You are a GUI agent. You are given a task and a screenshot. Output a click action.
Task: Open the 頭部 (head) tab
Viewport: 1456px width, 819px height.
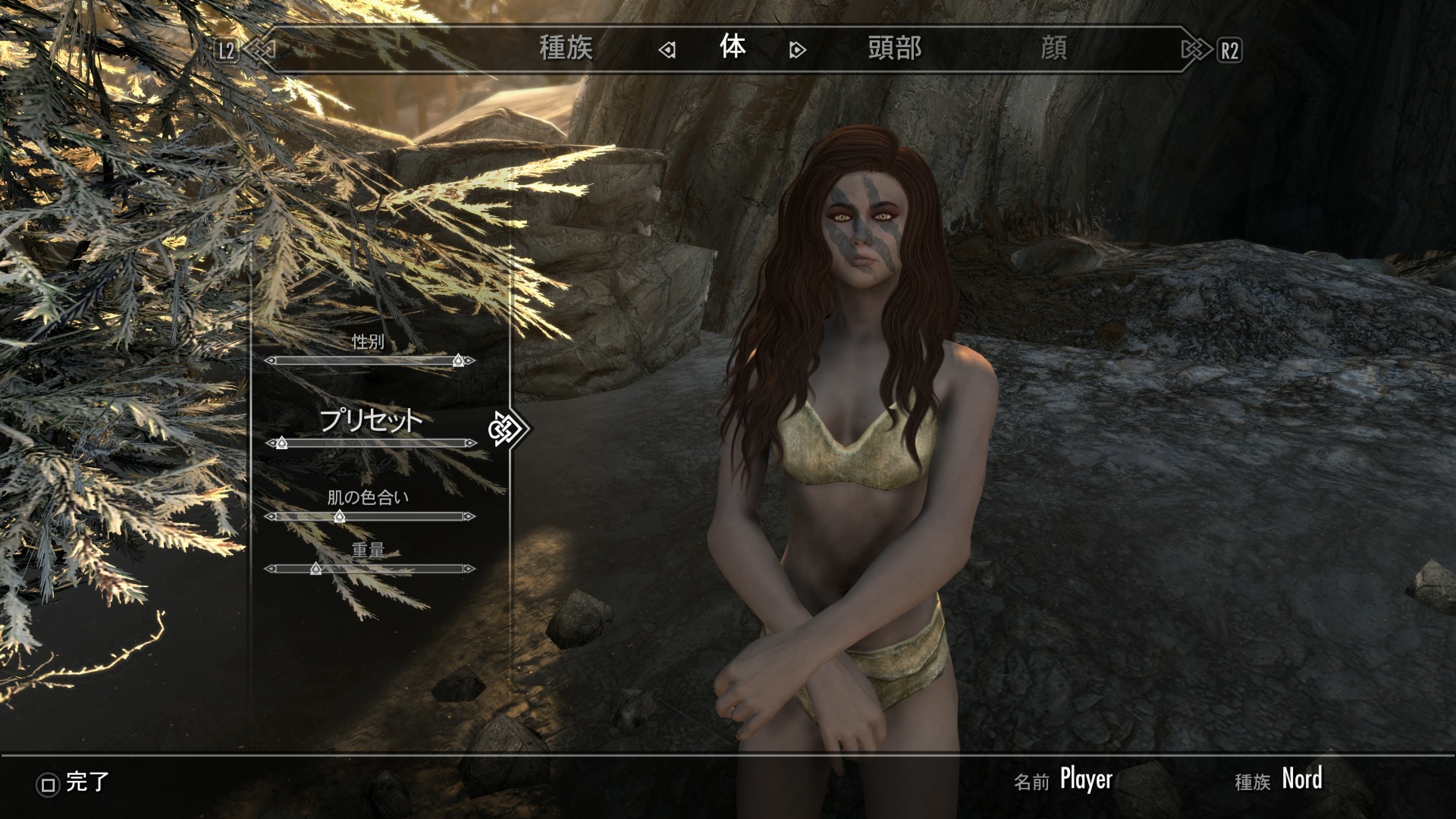pyautogui.click(x=894, y=49)
